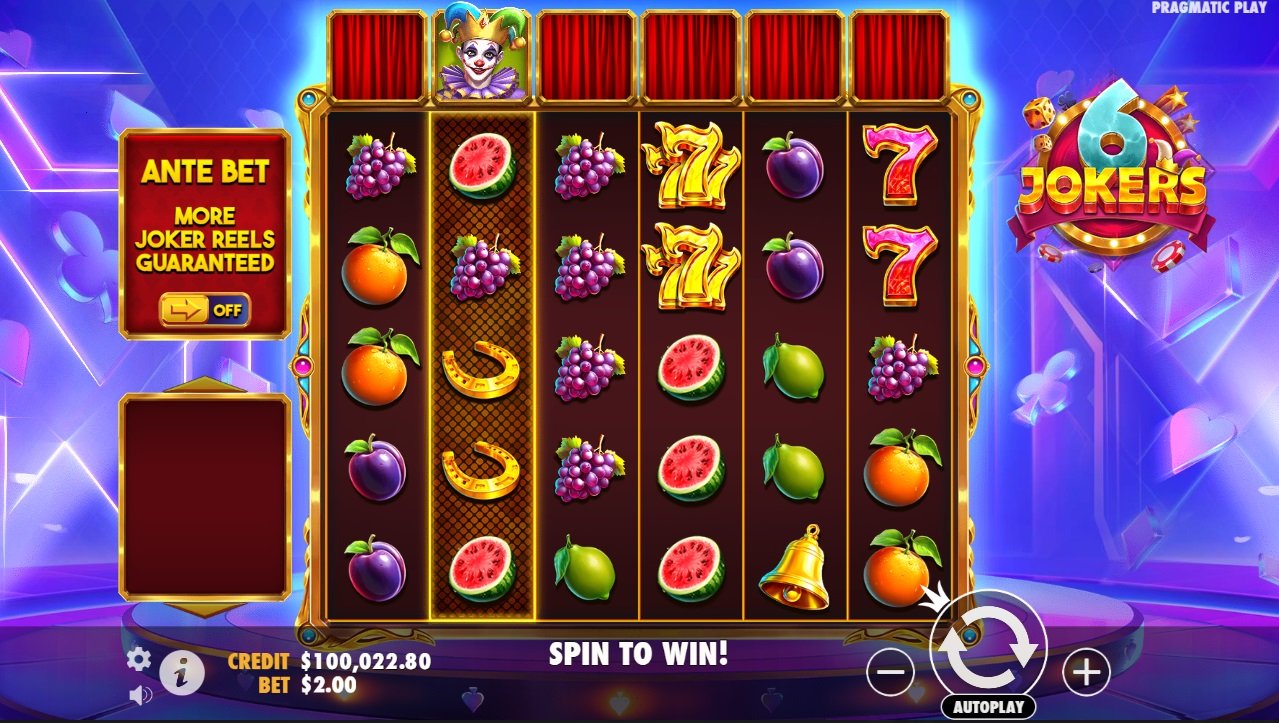Open the Autoplay options
Viewport: 1279px width, 723px height.
coord(988,707)
